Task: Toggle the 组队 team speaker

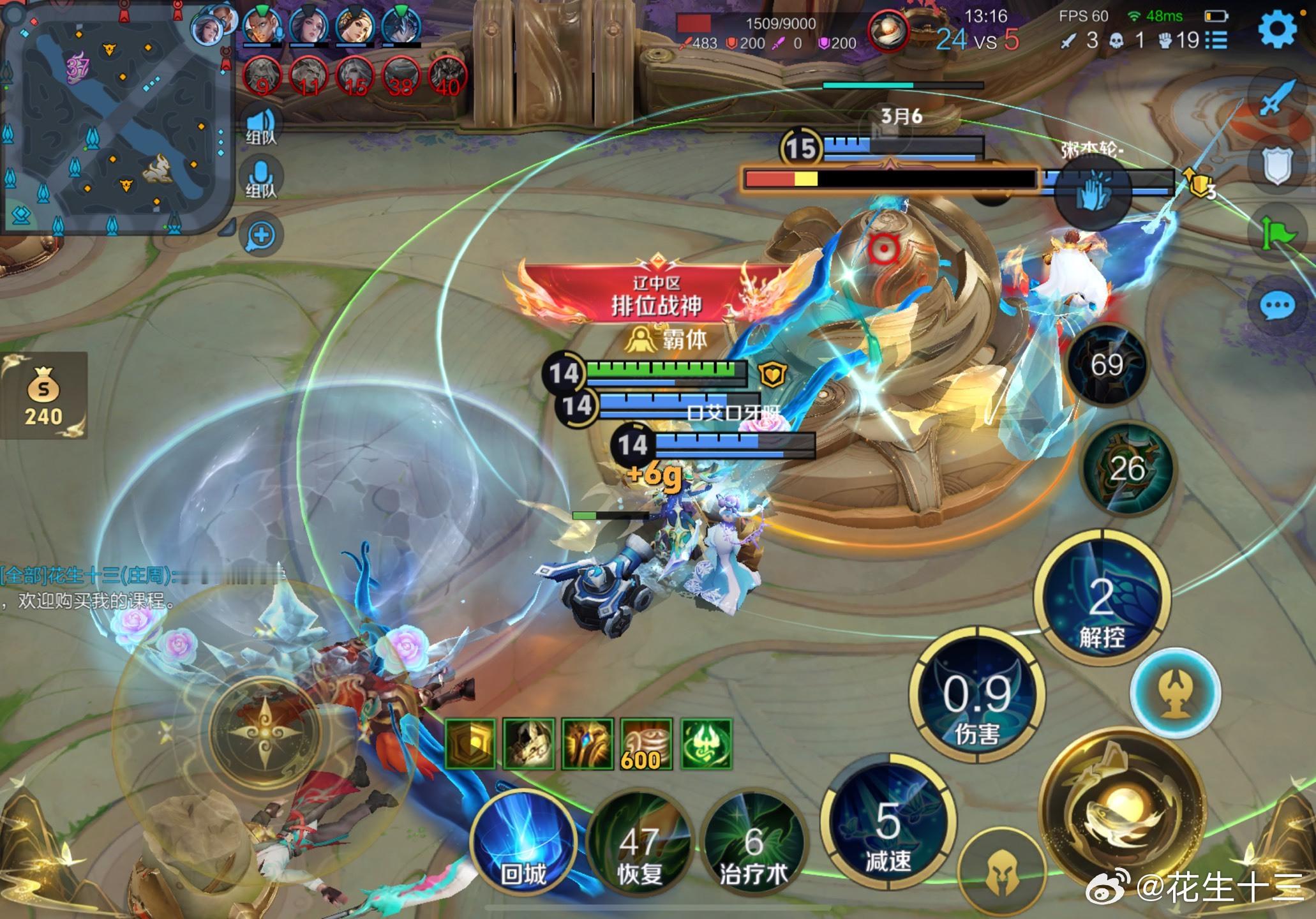Action: [x=261, y=126]
